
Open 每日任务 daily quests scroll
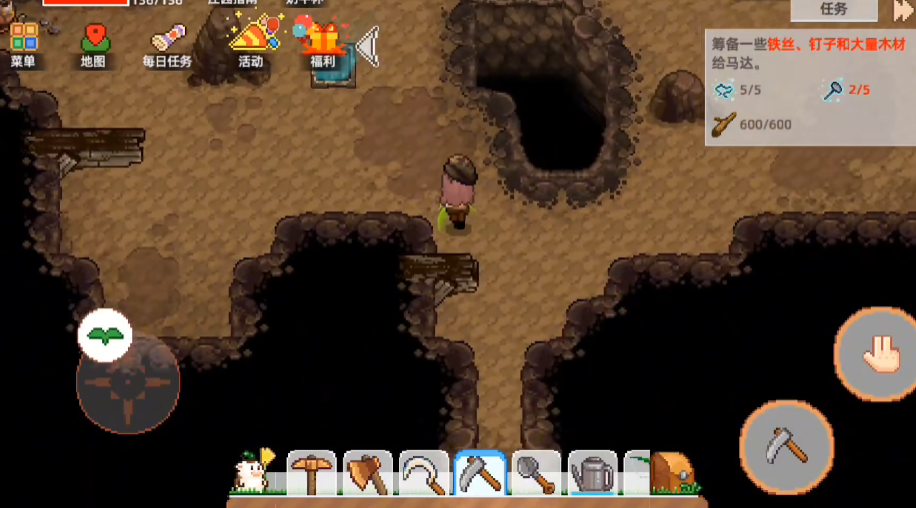(167, 44)
